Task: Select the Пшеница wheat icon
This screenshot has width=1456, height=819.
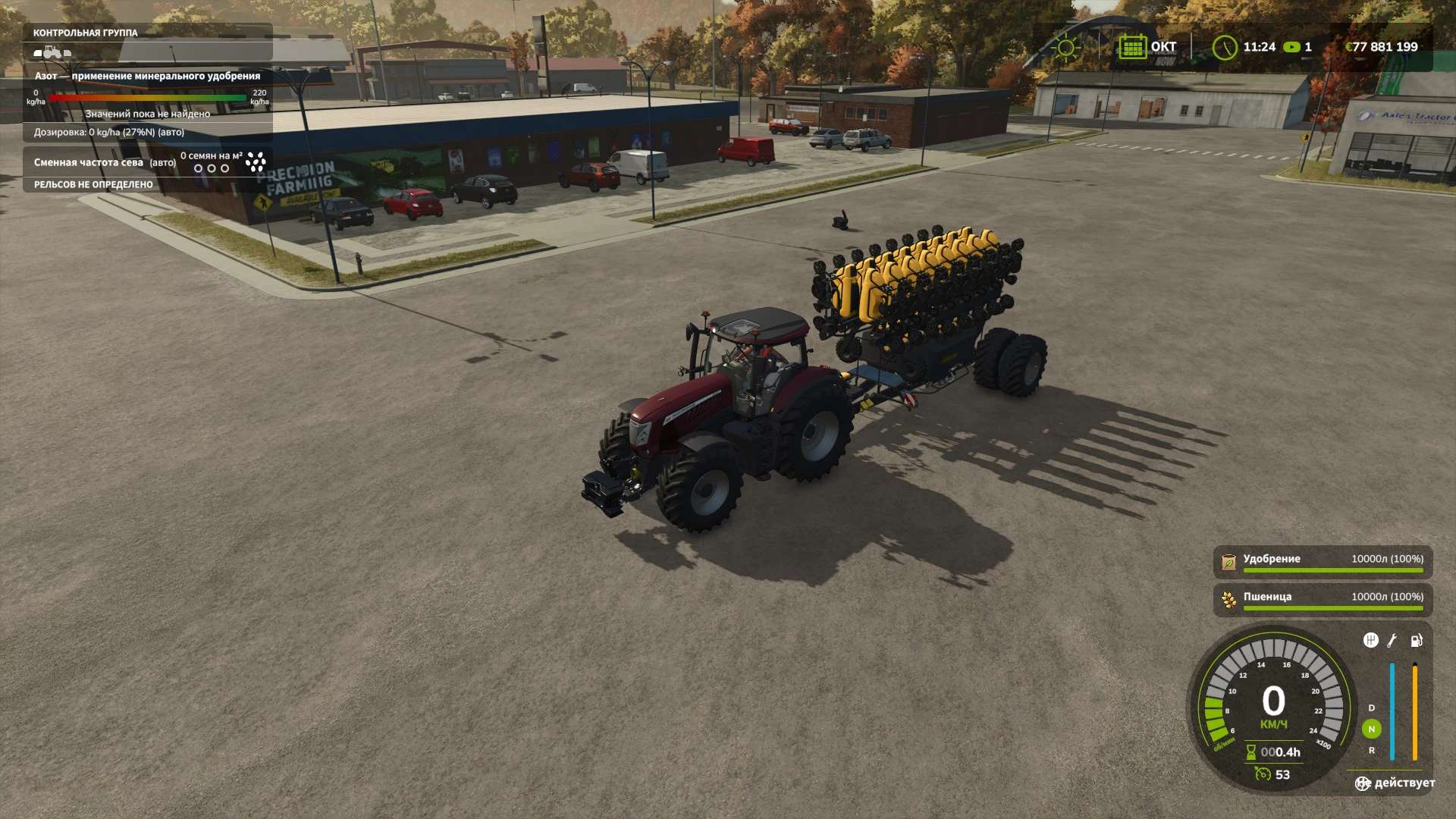Action: 1228,600
